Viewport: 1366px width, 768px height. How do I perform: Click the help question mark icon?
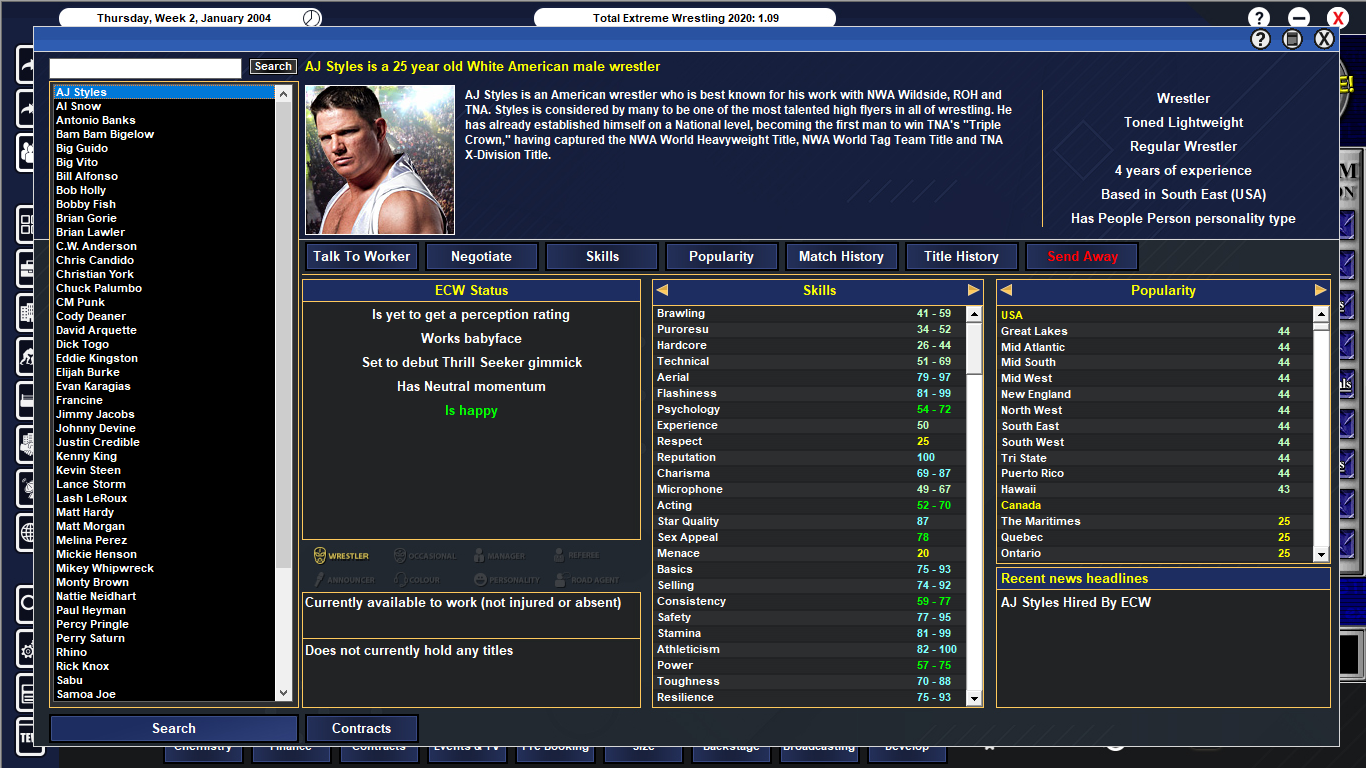1258,16
